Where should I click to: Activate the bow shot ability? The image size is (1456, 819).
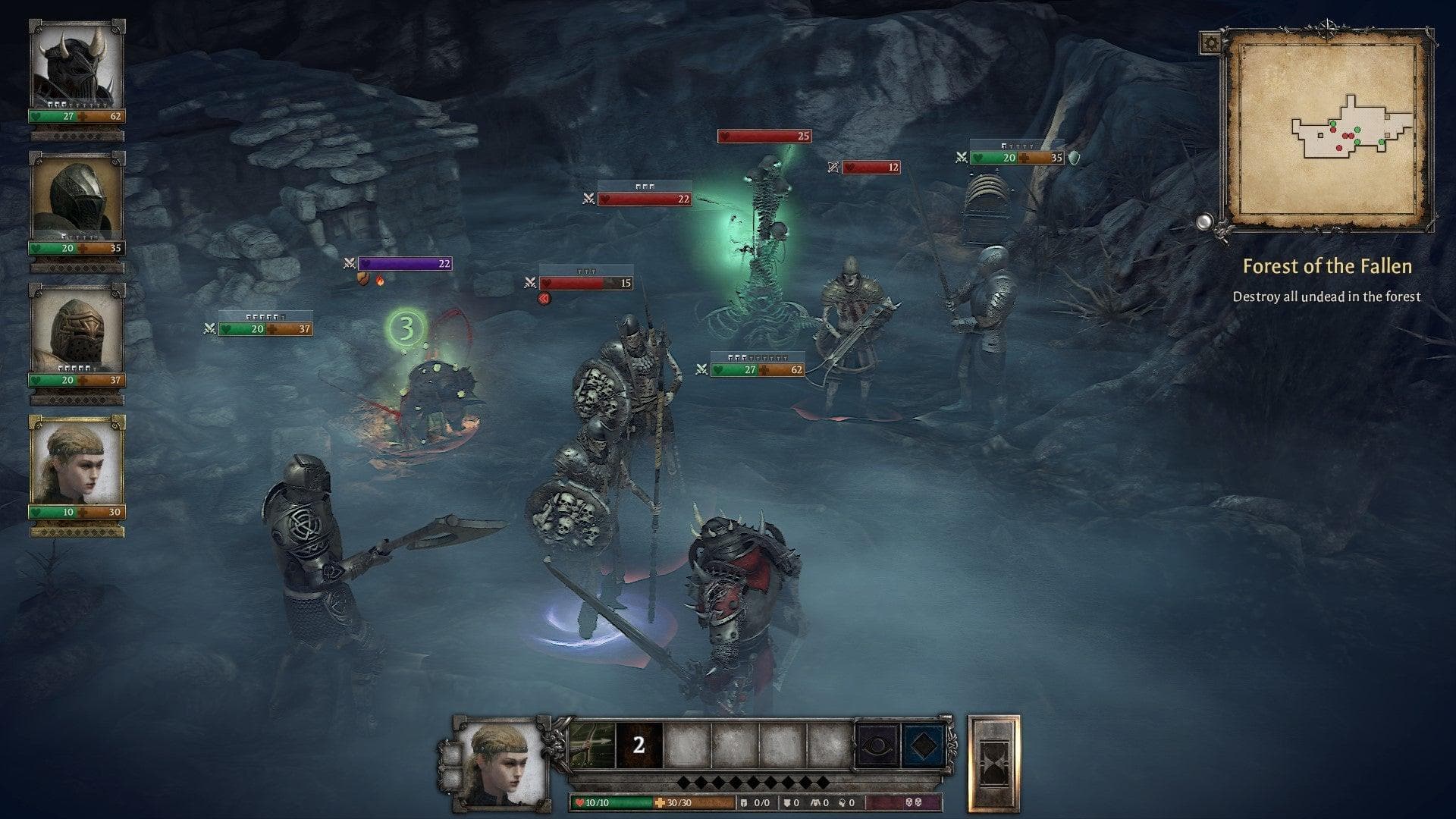[591, 745]
